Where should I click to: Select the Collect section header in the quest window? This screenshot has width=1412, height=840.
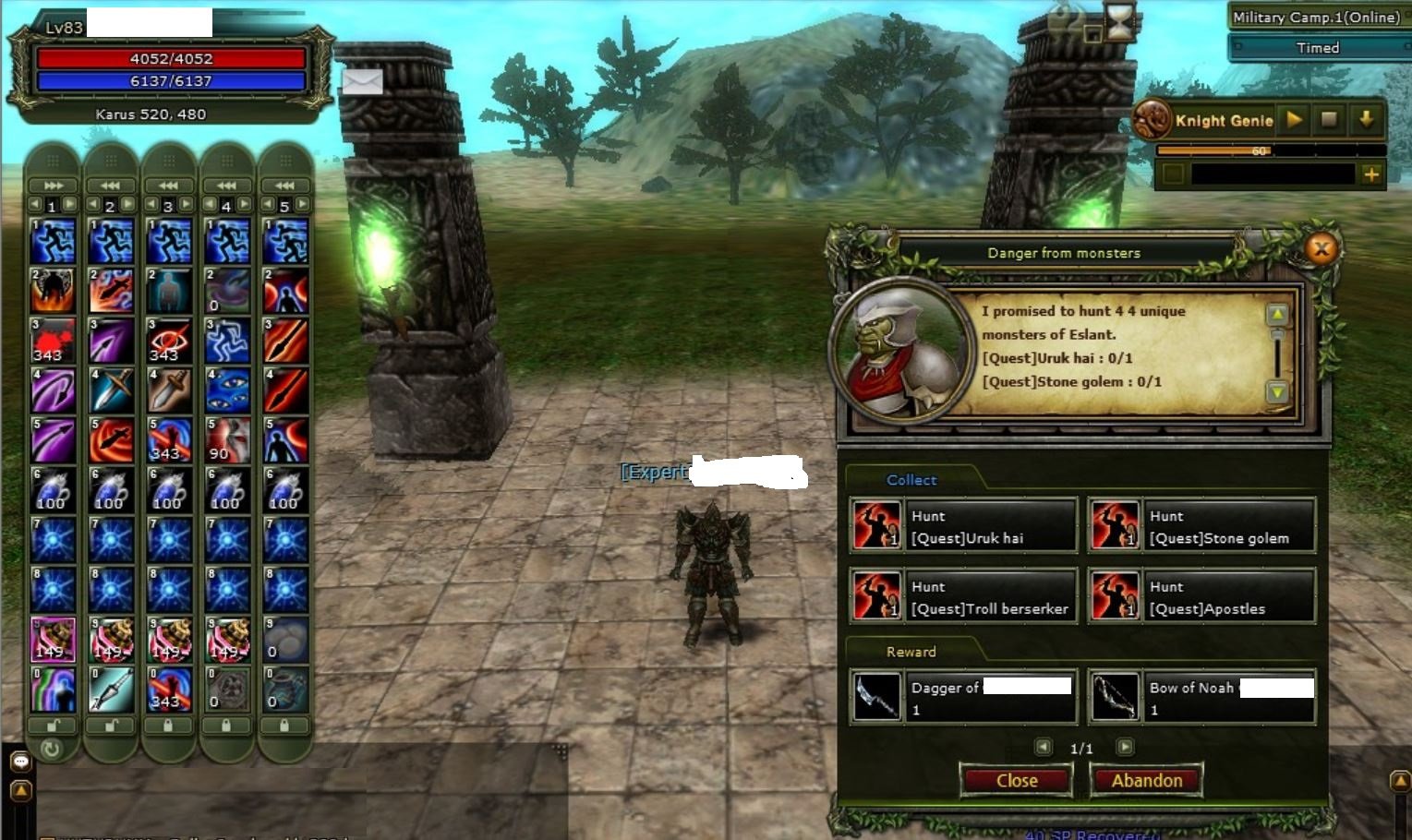coord(911,480)
